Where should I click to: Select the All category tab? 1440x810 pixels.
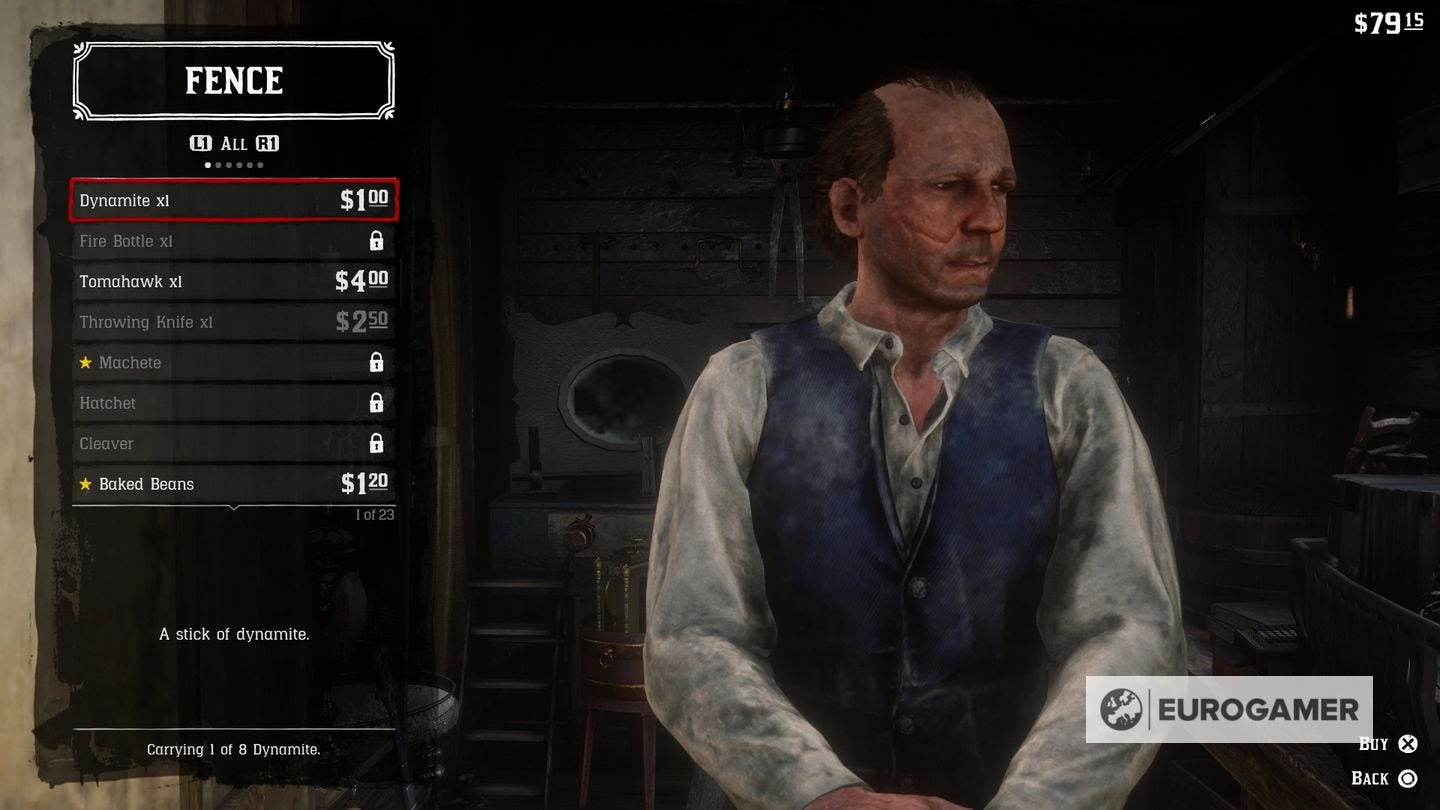coord(233,143)
